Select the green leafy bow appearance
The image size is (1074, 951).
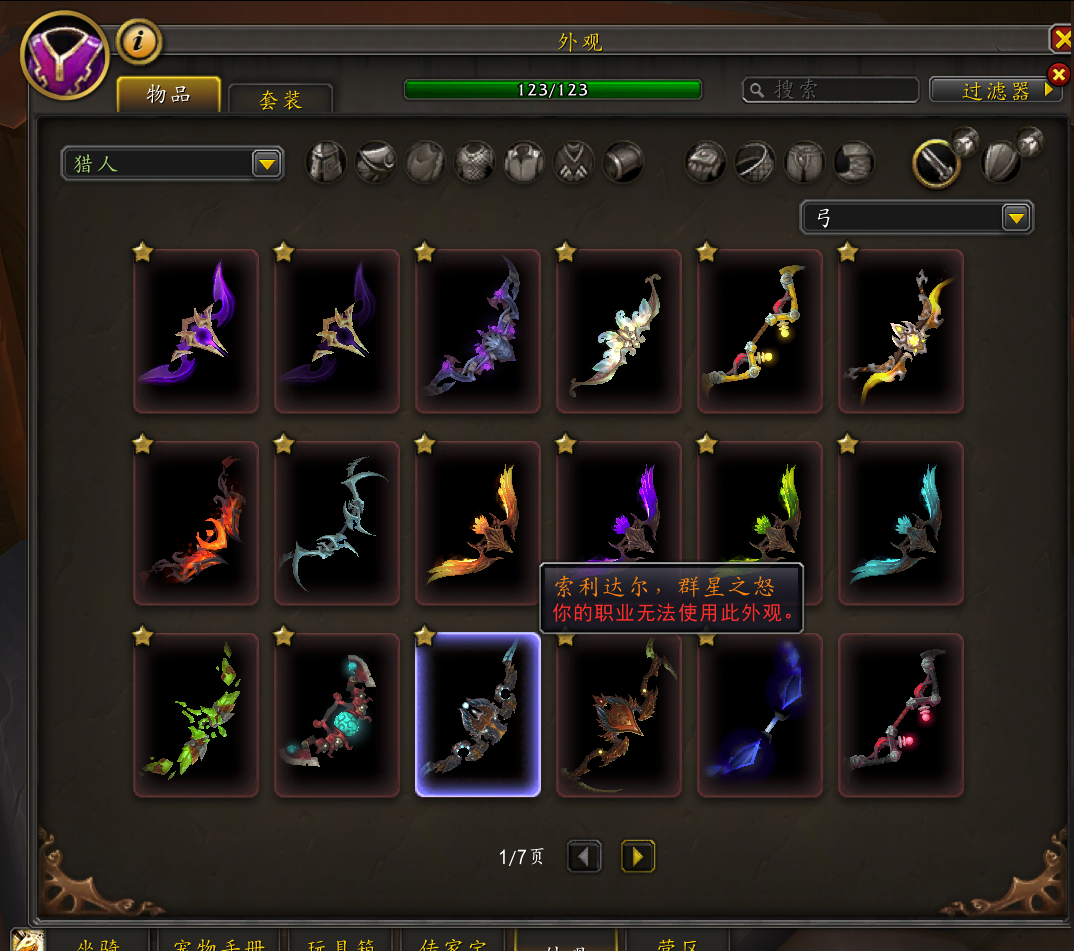[x=196, y=715]
